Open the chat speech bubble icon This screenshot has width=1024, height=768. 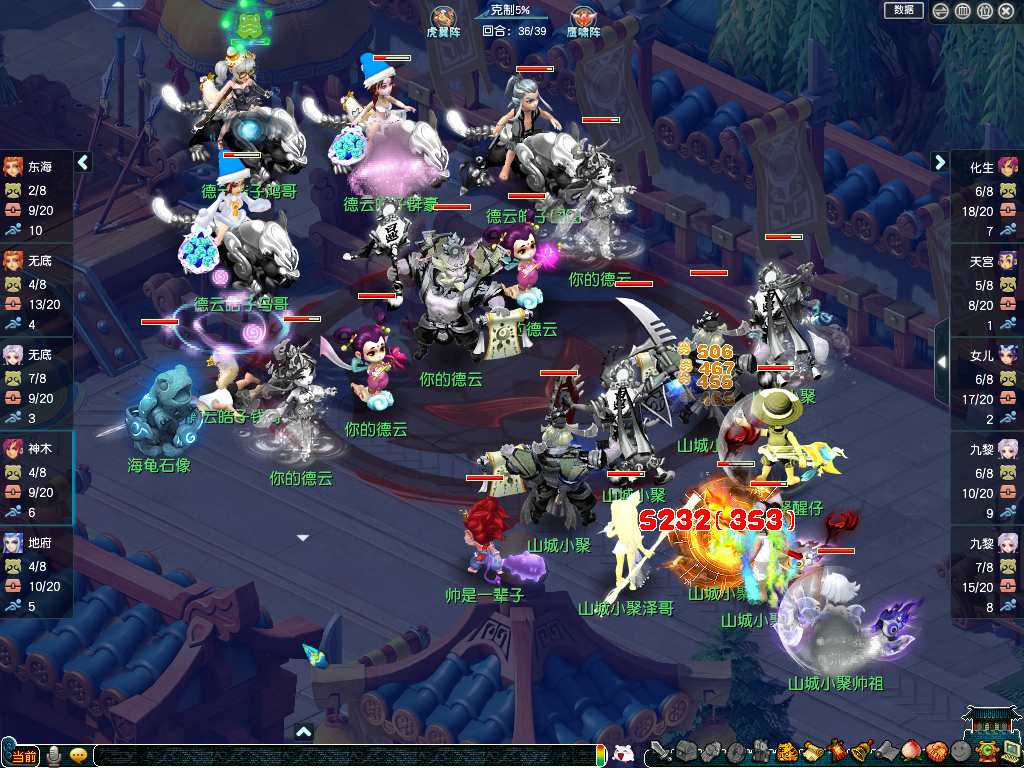tap(78, 754)
